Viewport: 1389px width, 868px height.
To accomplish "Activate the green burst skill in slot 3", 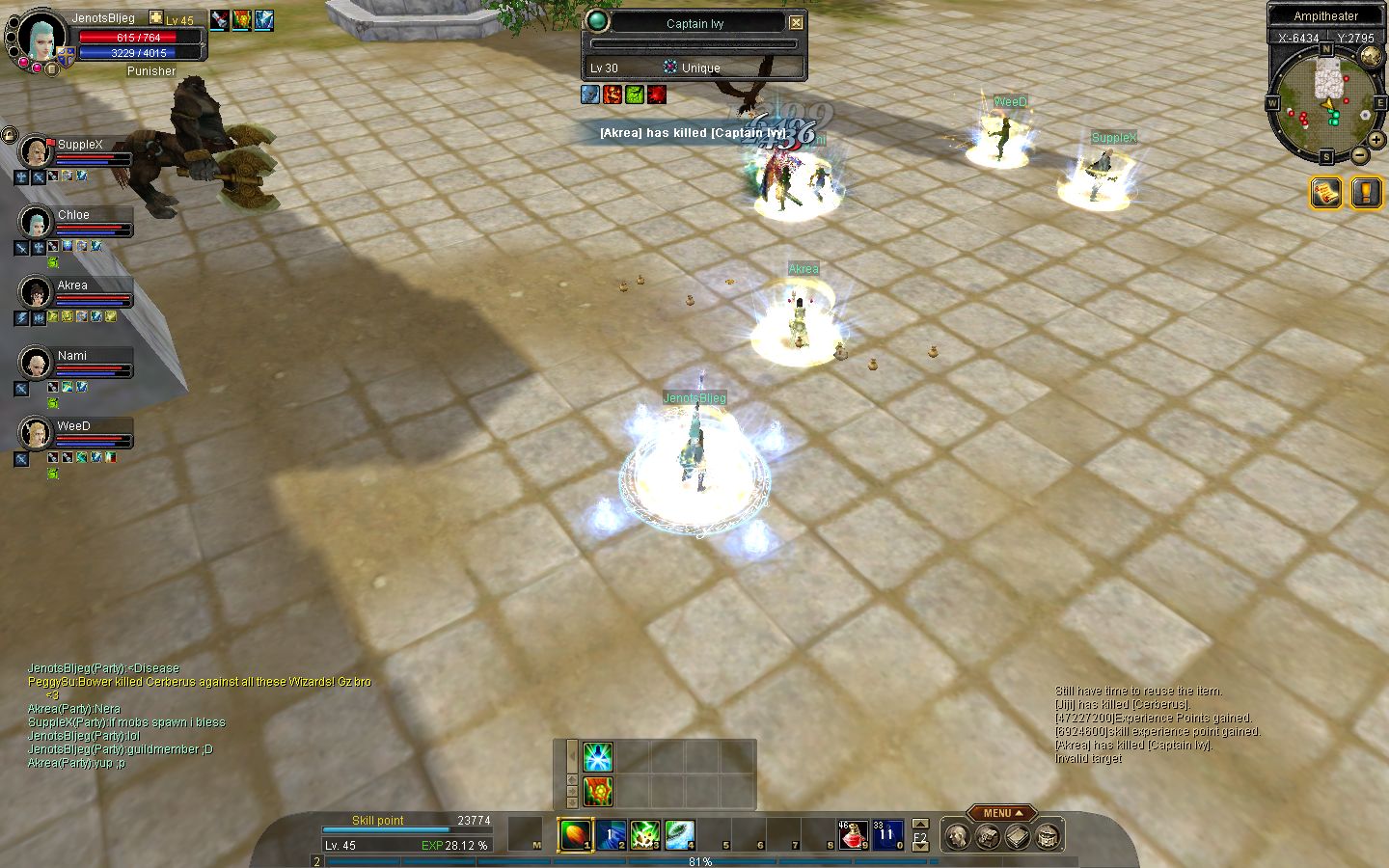I will click(x=644, y=834).
